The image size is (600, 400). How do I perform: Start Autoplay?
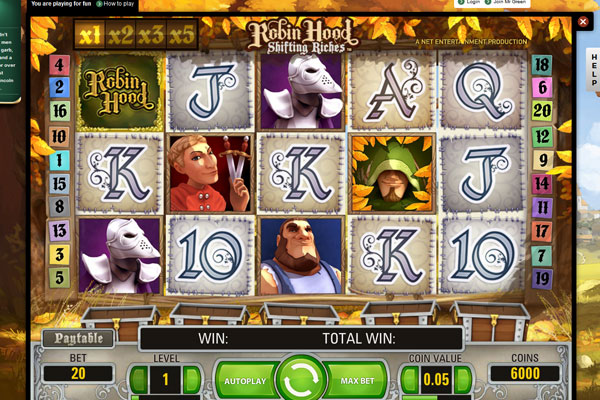coord(243,381)
